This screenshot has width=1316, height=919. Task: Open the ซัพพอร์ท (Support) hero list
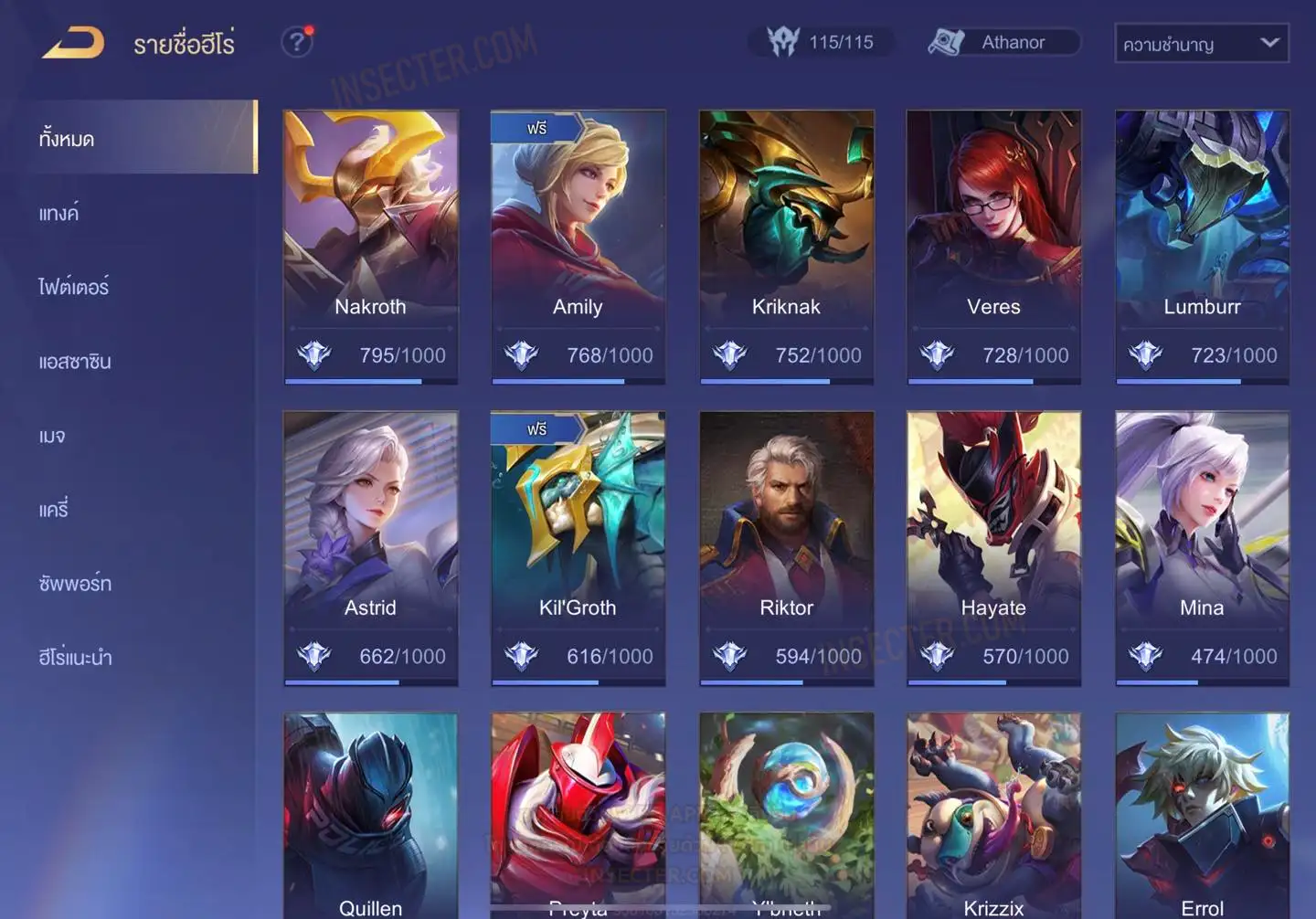coord(75,584)
